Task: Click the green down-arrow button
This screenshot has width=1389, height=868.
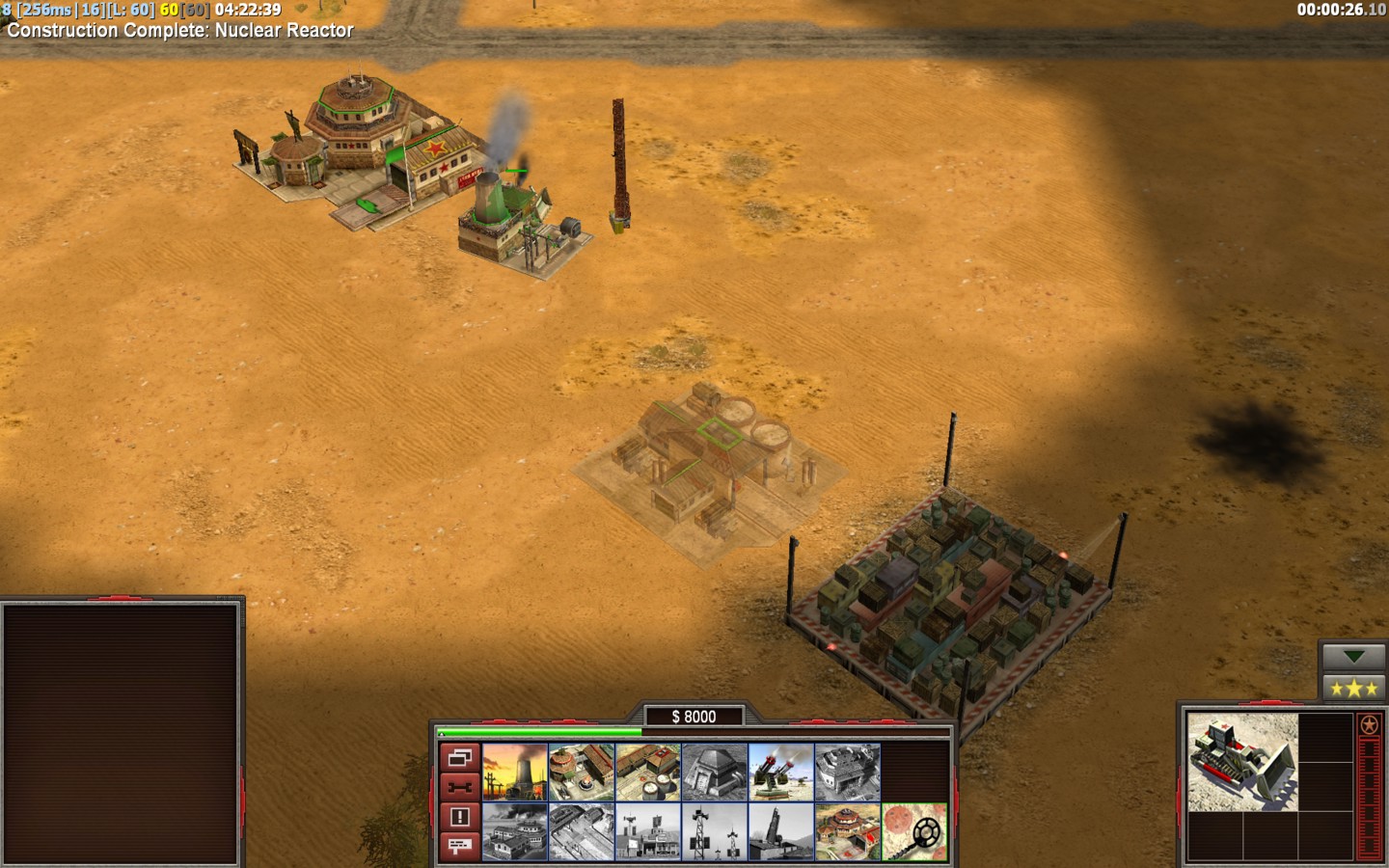Action: coord(1353,657)
